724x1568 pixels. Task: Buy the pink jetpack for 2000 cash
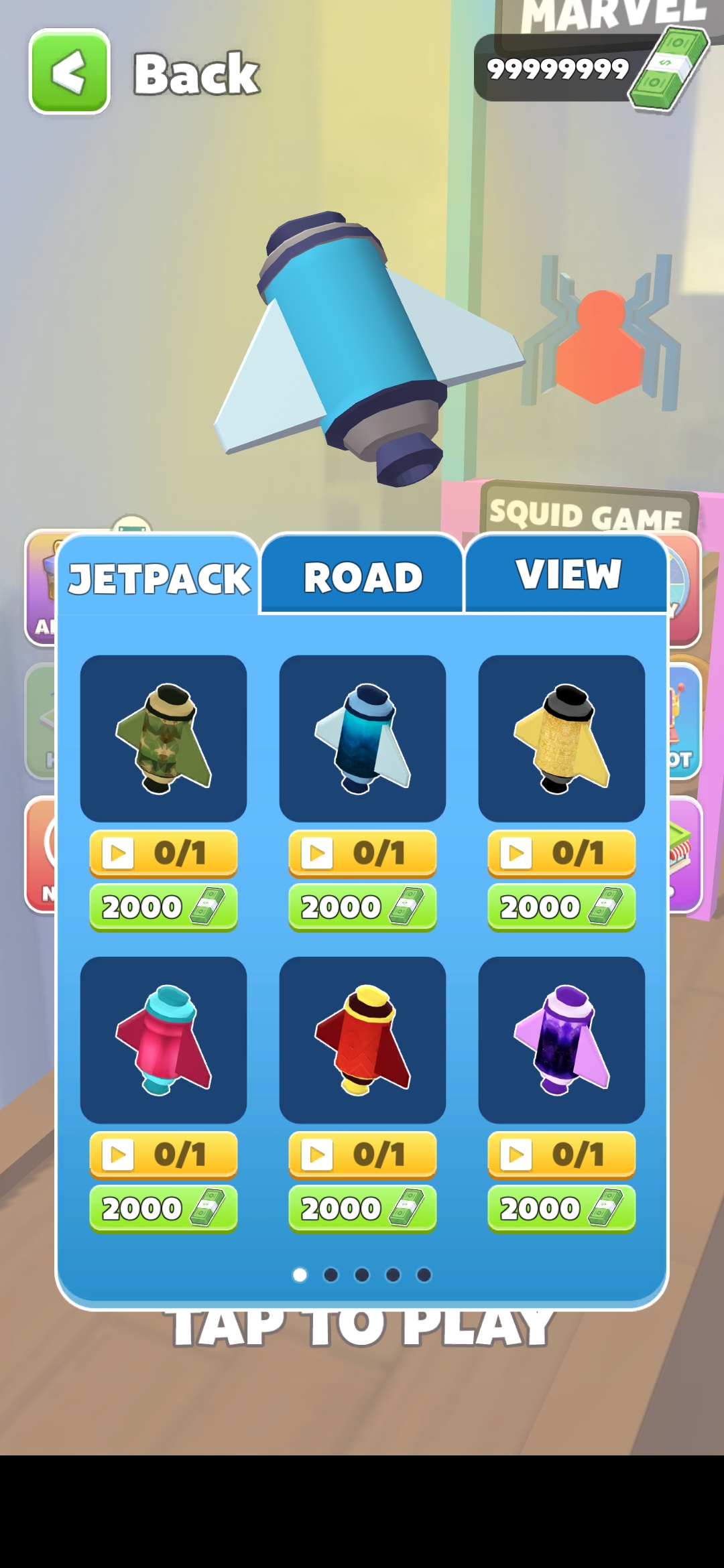click(x=164, y=1209)
